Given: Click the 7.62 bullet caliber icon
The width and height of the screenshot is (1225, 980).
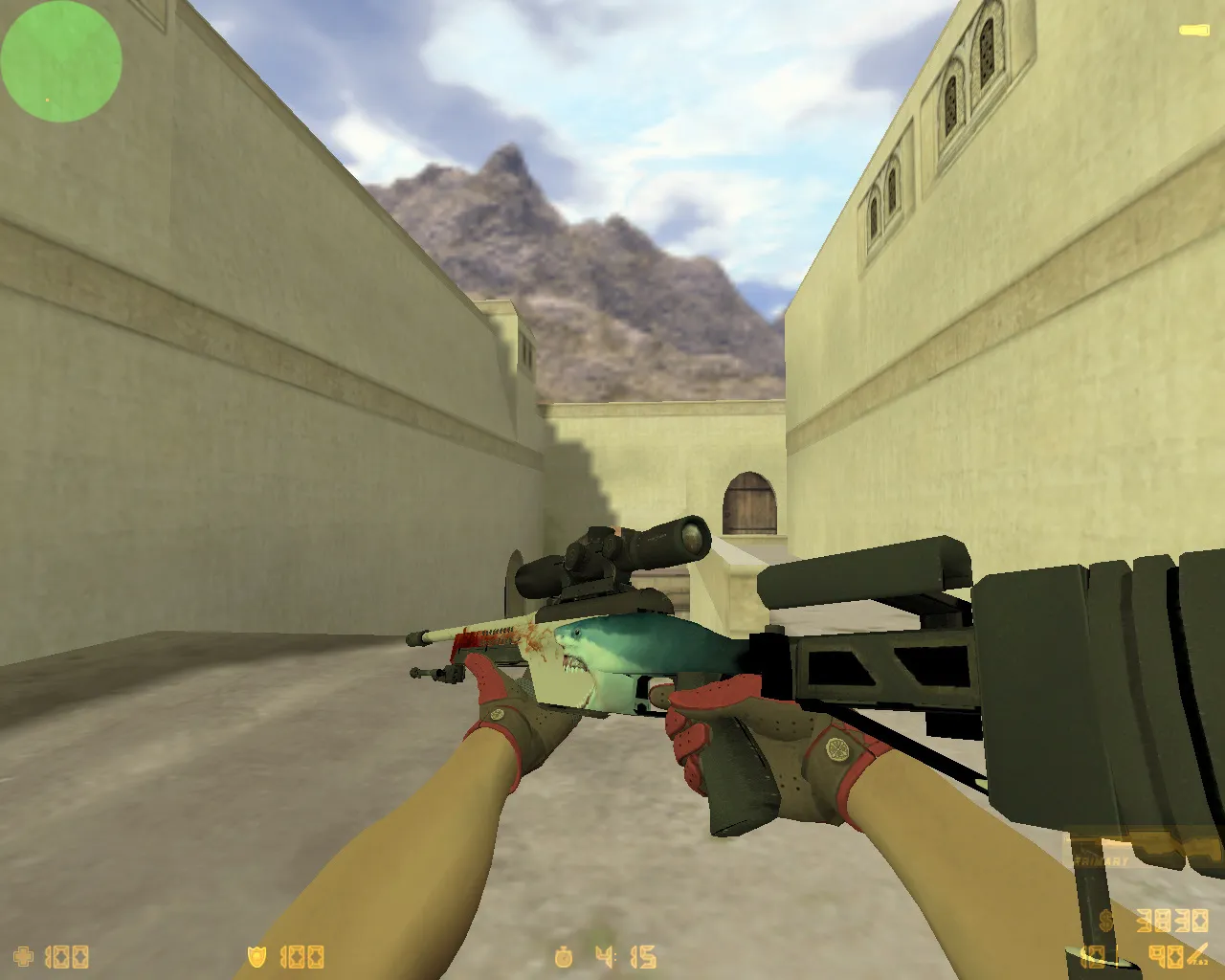Looking at the screenshot, I should coord(1198,953).
